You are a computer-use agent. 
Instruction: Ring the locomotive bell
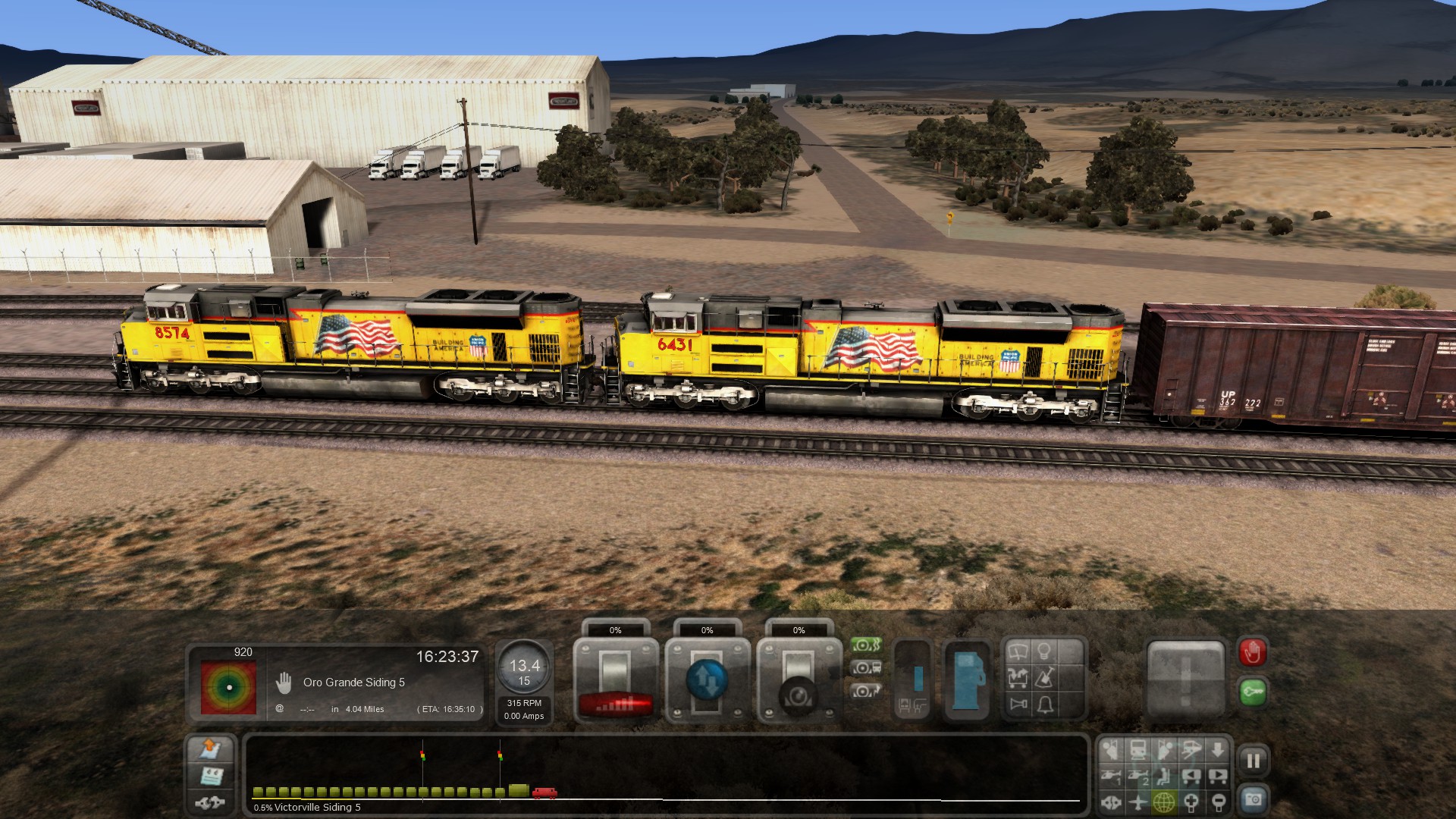tap(1045, 704)
